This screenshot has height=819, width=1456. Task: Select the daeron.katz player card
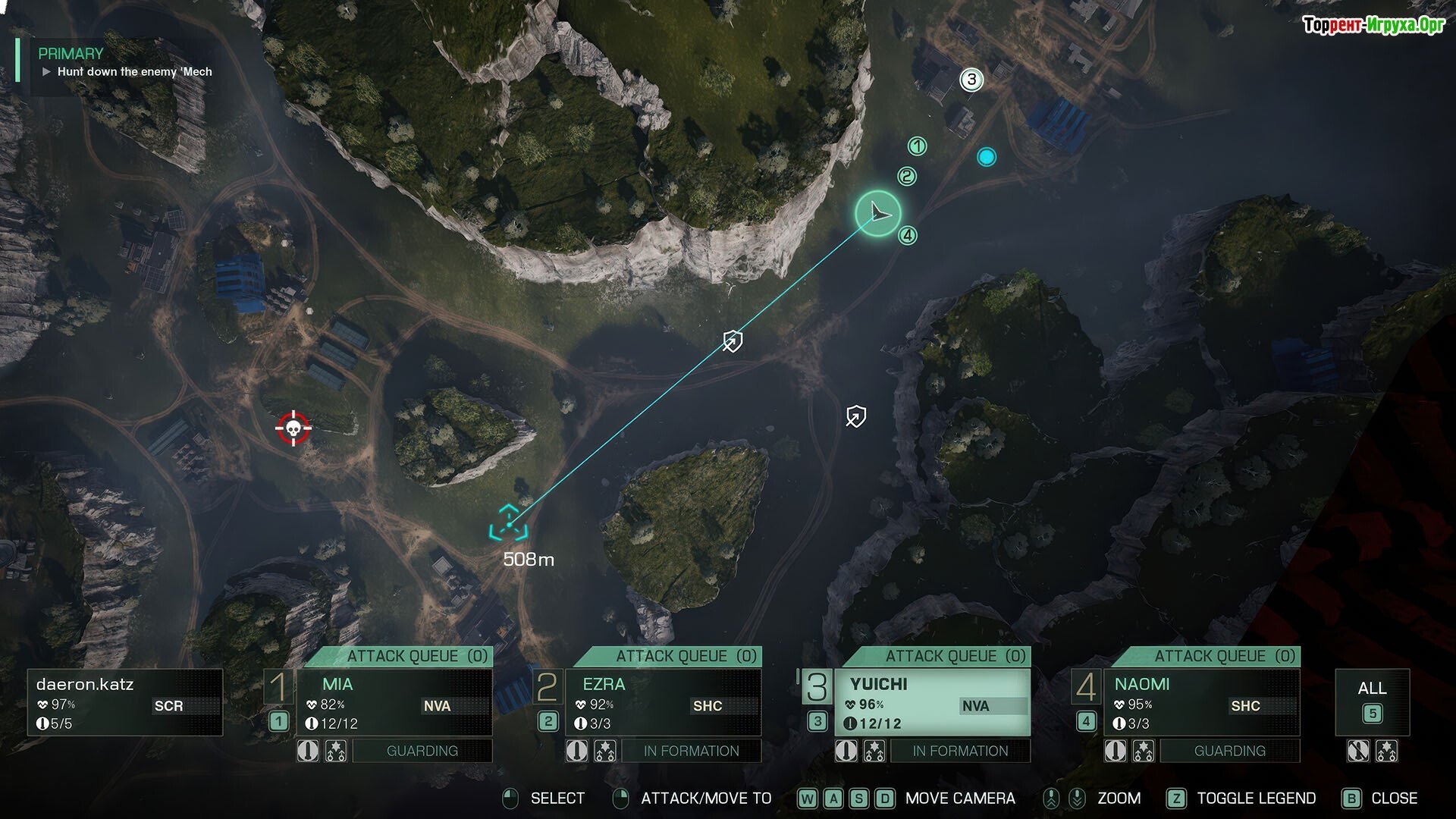coord(125,702)
